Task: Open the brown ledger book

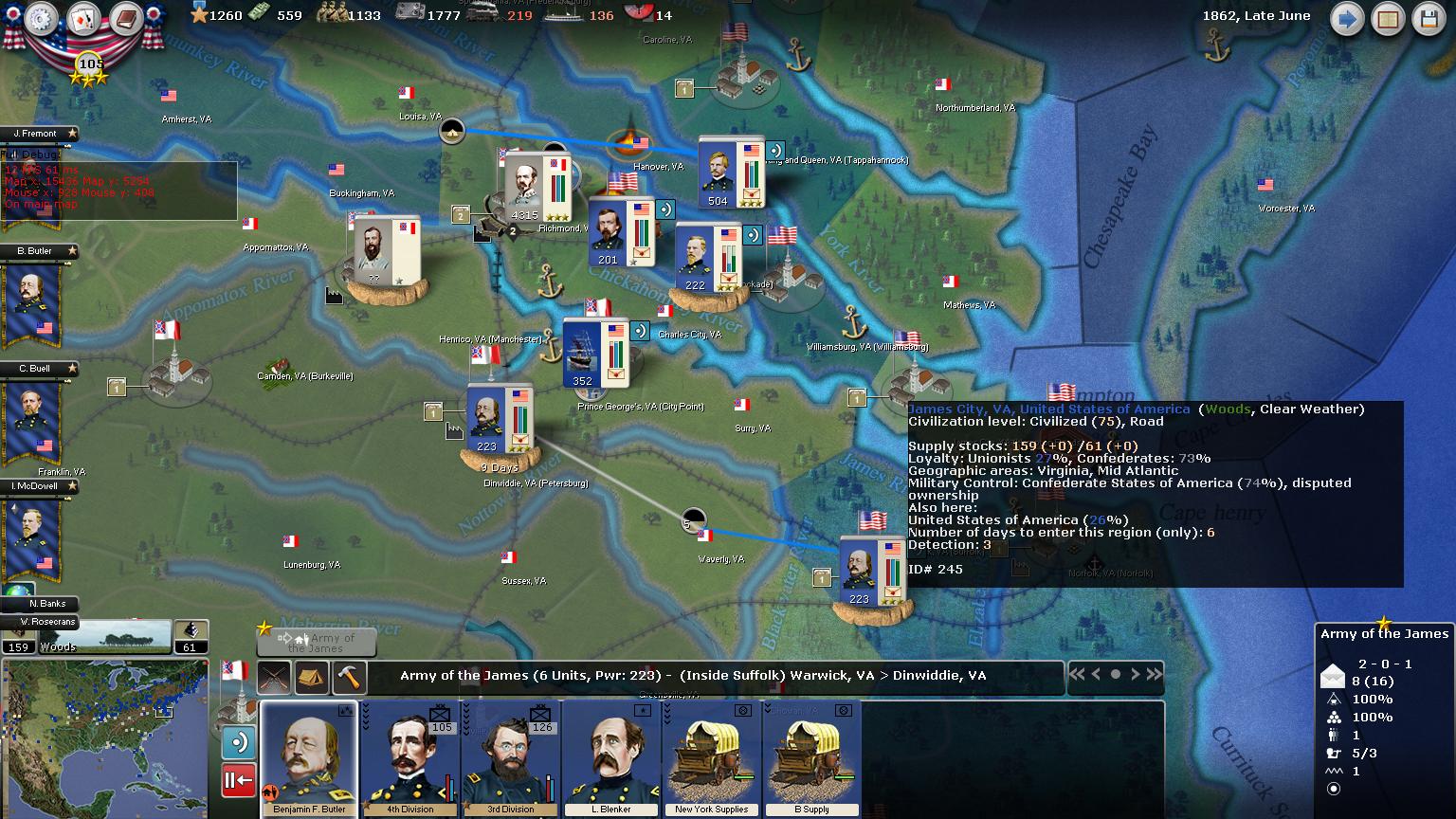Action: [x=125, y=18]
